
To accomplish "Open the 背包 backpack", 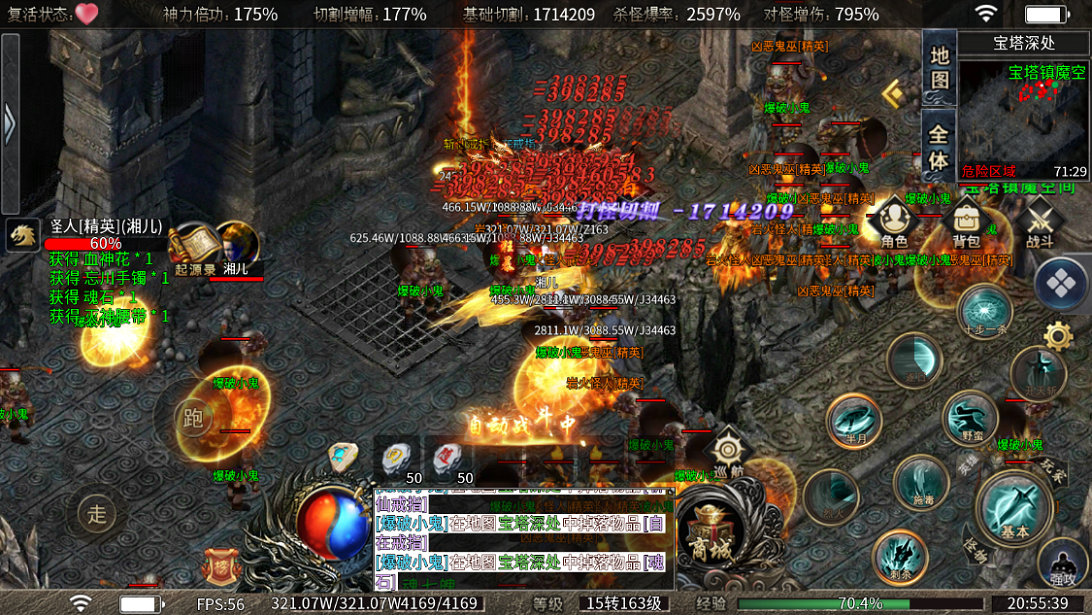I will click(x=966, y=222).
